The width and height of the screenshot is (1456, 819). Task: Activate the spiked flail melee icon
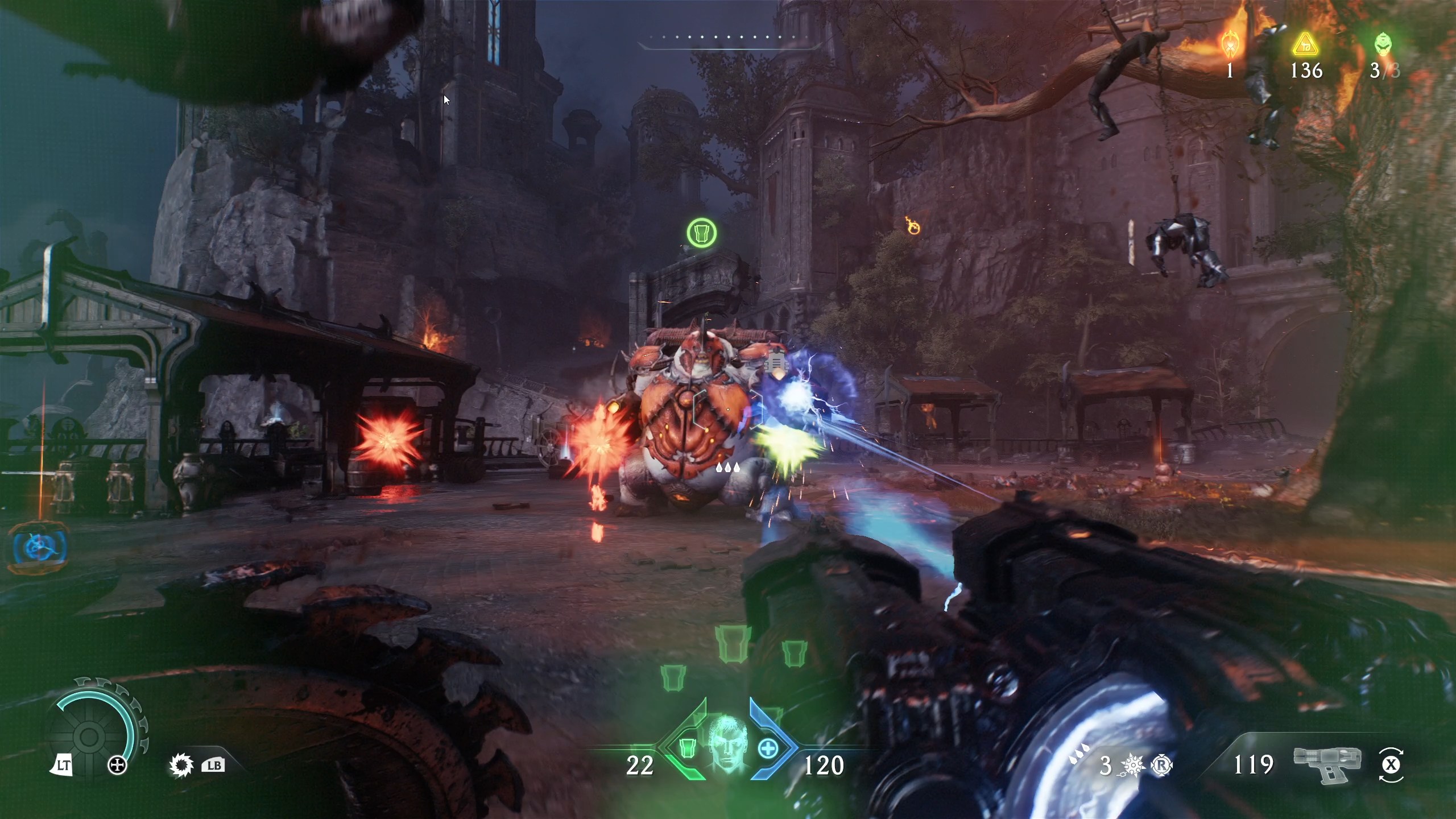(1134, 766)
